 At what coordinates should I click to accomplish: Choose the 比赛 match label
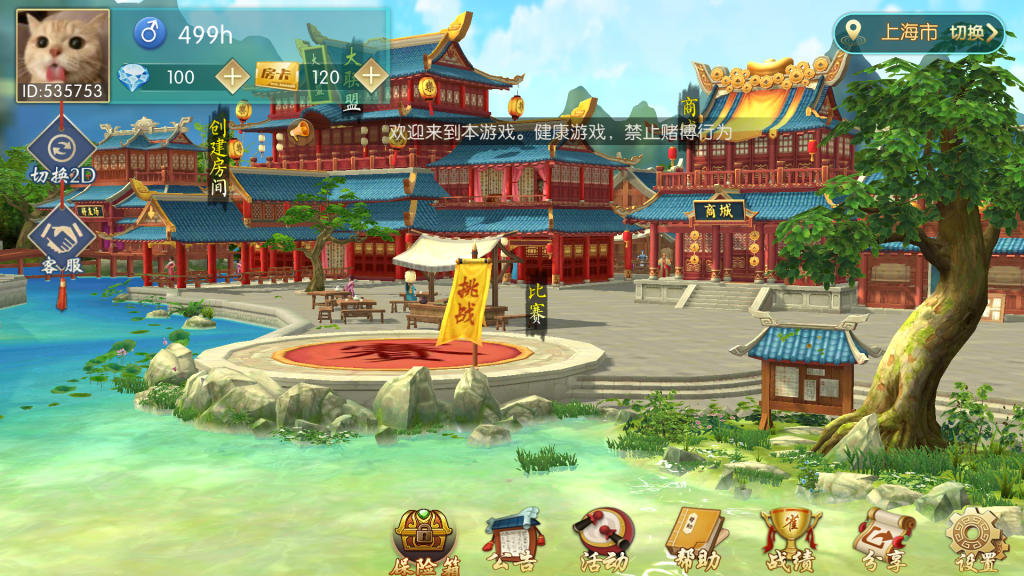click(x=536, y=307)
